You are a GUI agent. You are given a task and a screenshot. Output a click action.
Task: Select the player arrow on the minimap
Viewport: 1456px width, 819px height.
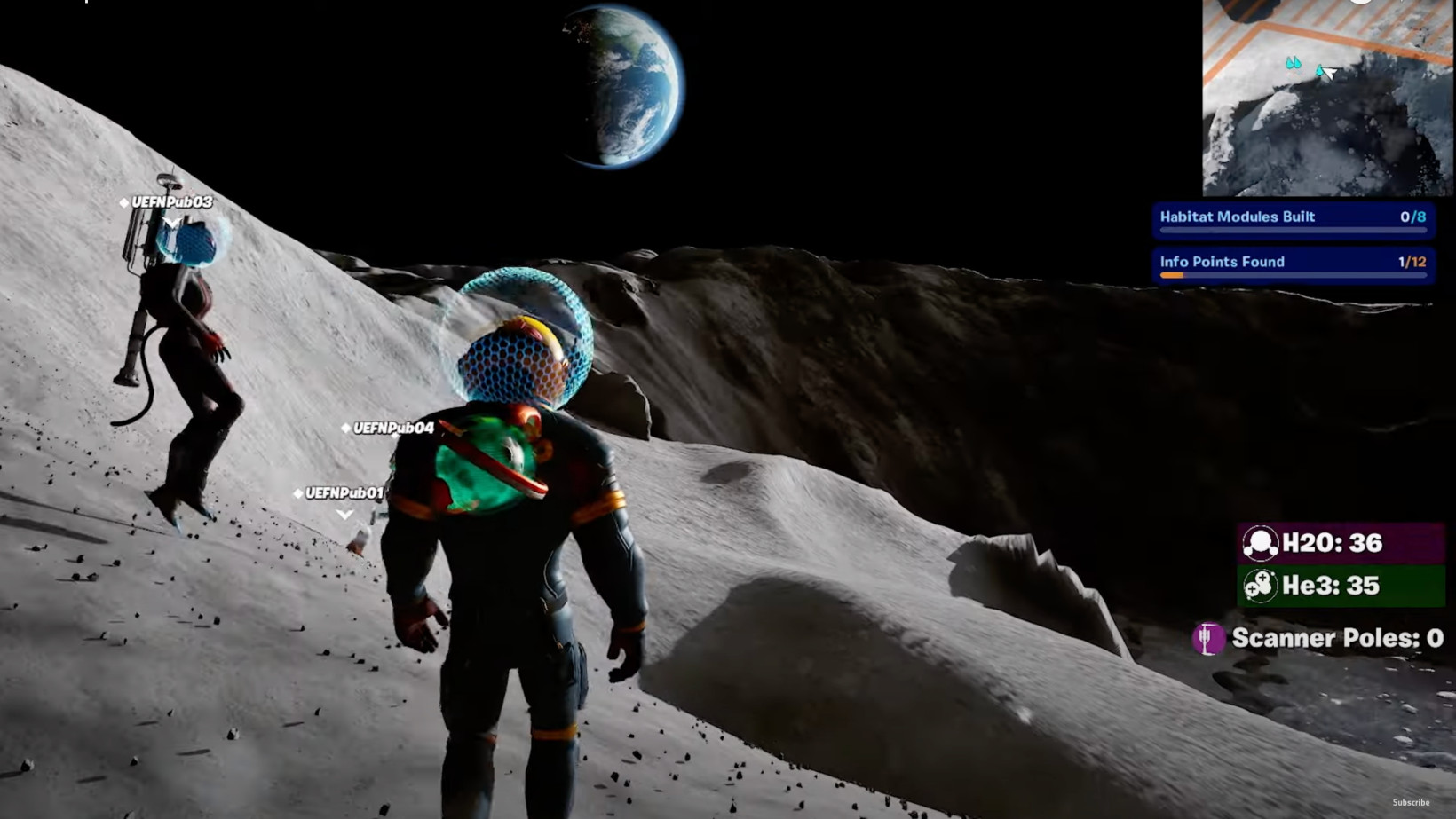(x=1331, y=74)
